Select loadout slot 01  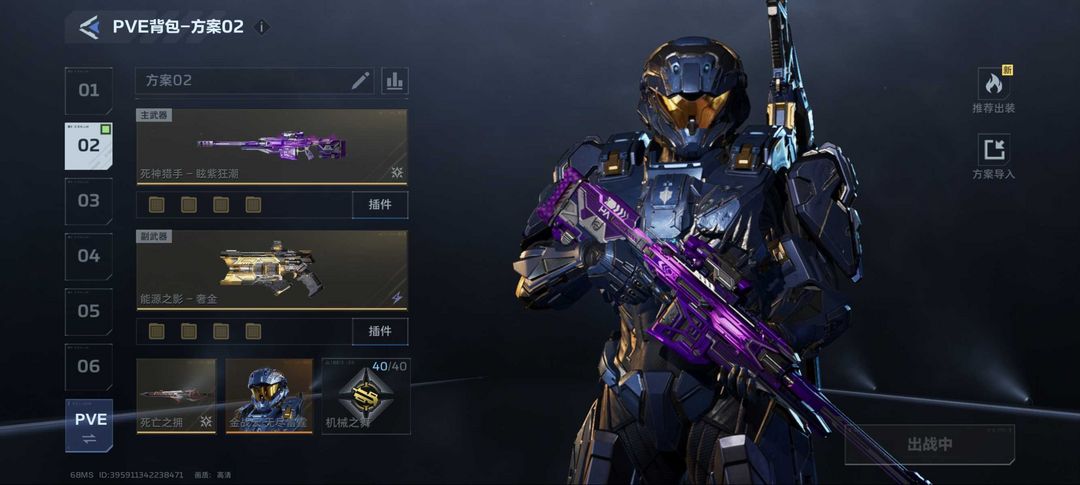(x=89, y=91)
